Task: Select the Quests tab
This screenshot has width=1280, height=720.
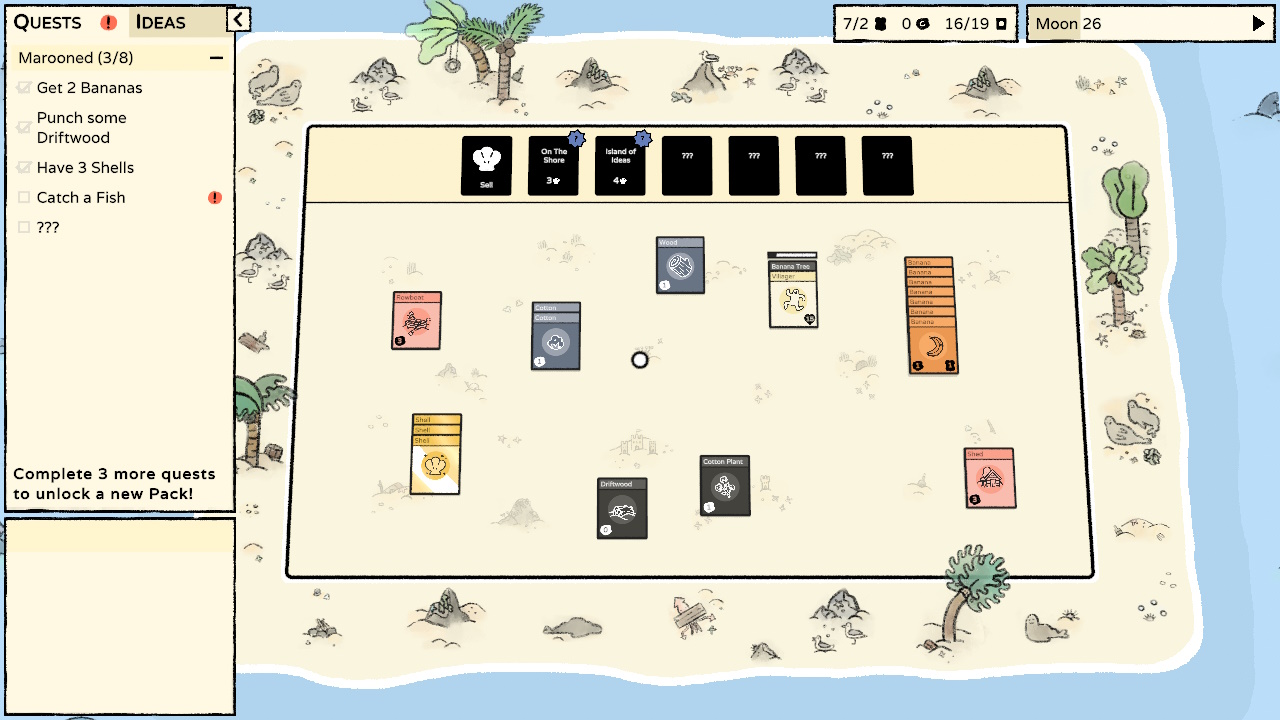Action: 50,22
